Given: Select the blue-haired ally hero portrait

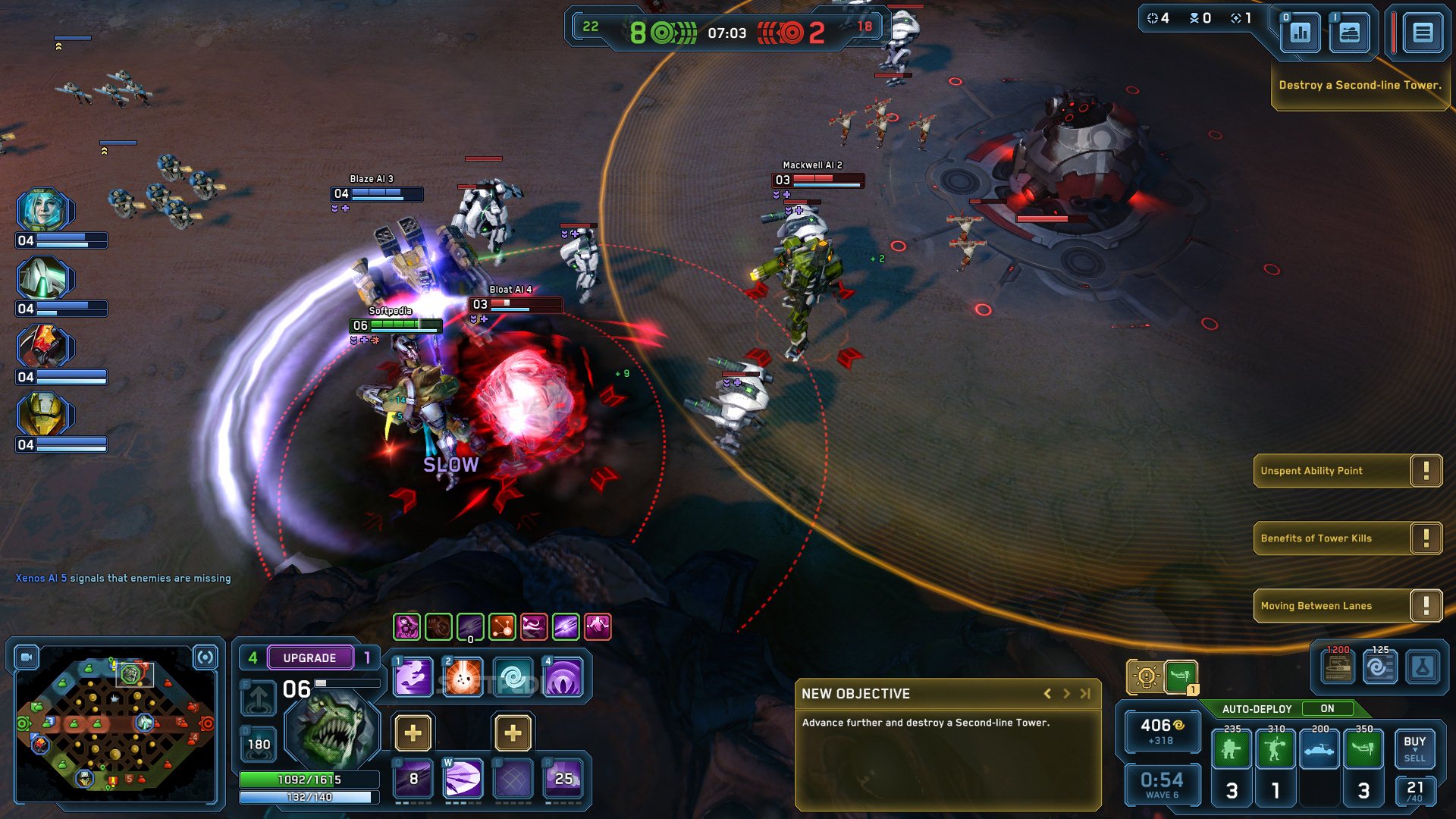Looking at the screenshot, I should pyautogui.click(x=43, y=210).
